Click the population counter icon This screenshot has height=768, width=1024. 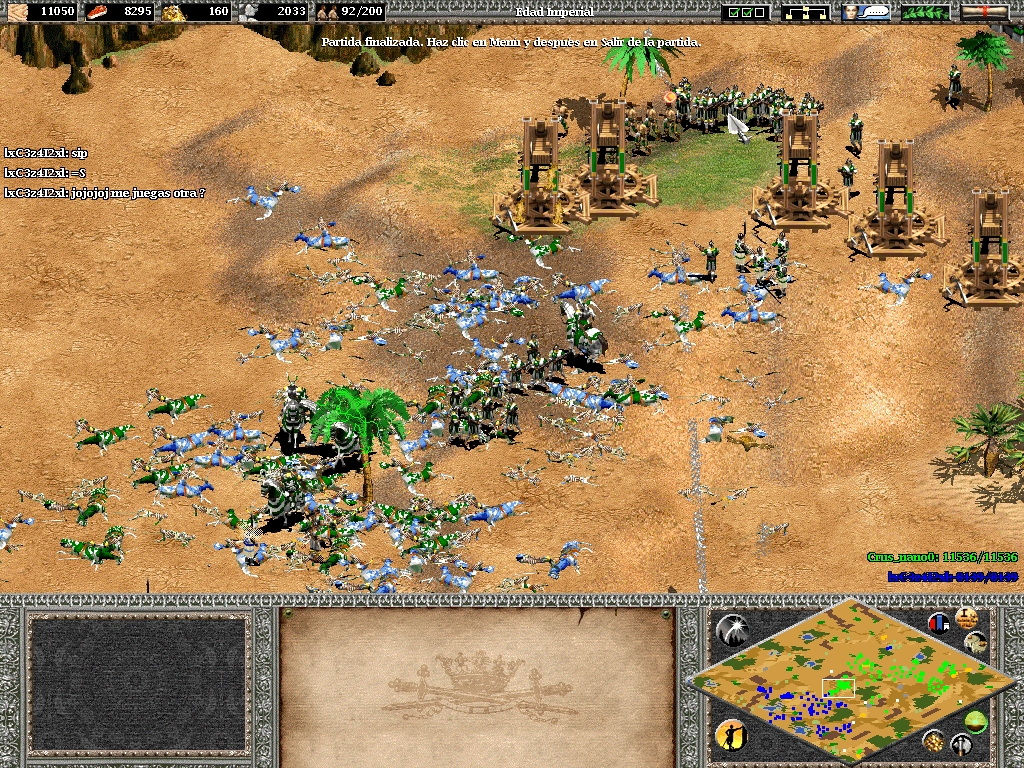click(324, 12)
